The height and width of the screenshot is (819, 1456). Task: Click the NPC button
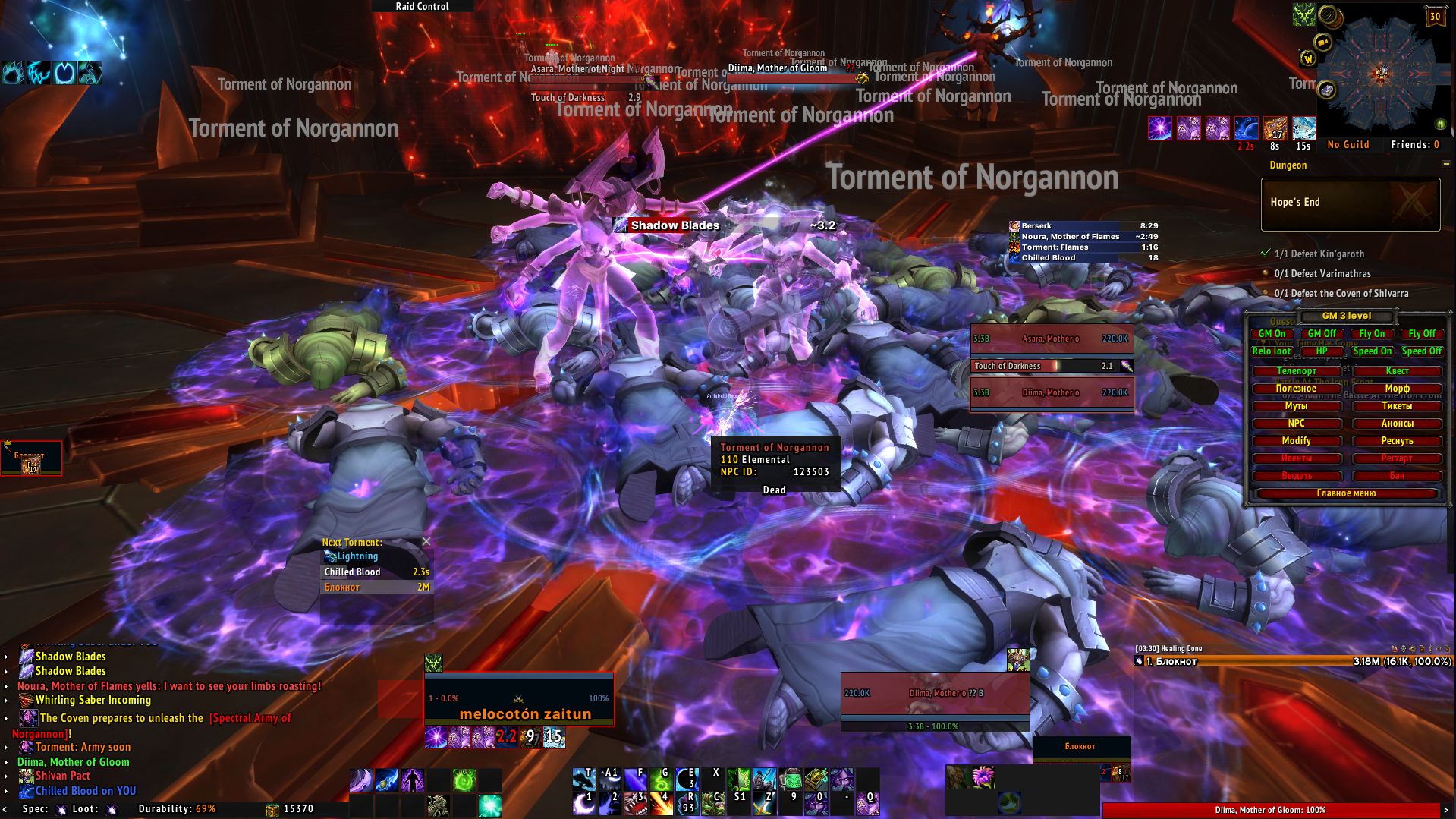click(1296, 424)
